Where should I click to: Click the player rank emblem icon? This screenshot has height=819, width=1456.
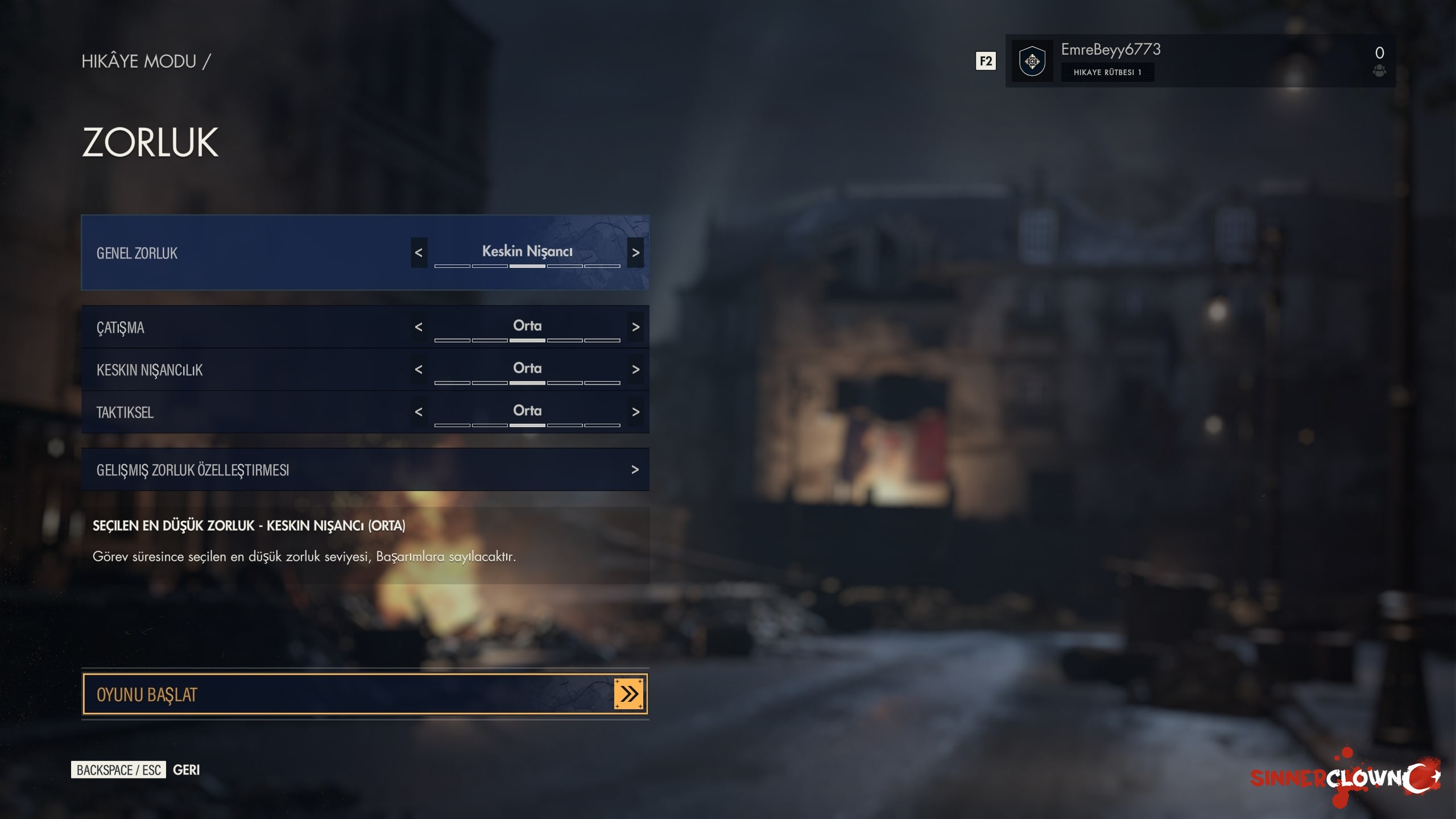1032,61
